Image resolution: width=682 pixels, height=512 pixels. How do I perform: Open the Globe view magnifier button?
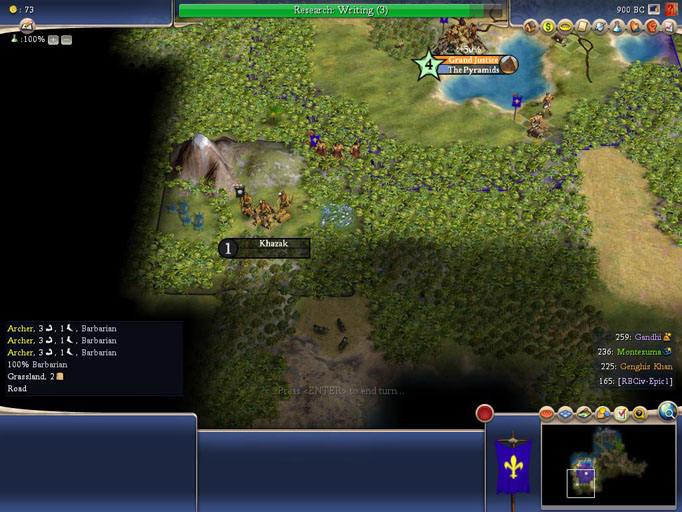[x=667, y=410]
